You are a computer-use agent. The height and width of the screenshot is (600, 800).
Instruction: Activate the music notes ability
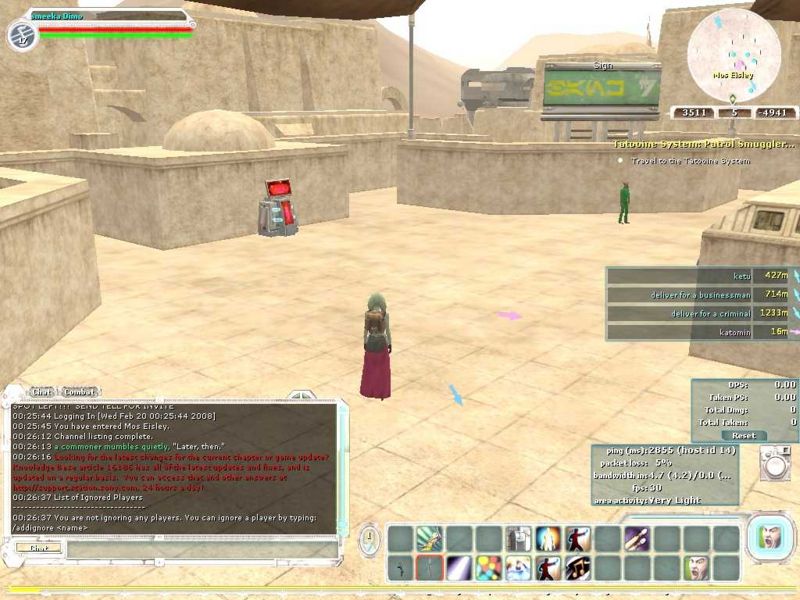point(578,568)
